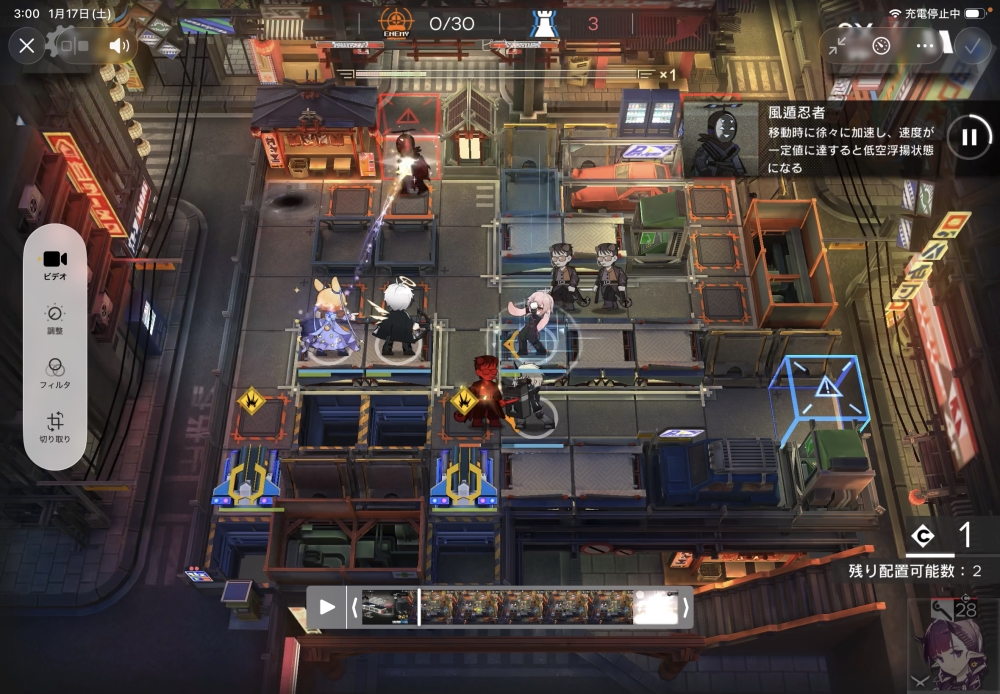The width and height of the screenshot is (1000, 694).
Task: Tap the shrink arrows icon
Action: click(x=838, y=45)
